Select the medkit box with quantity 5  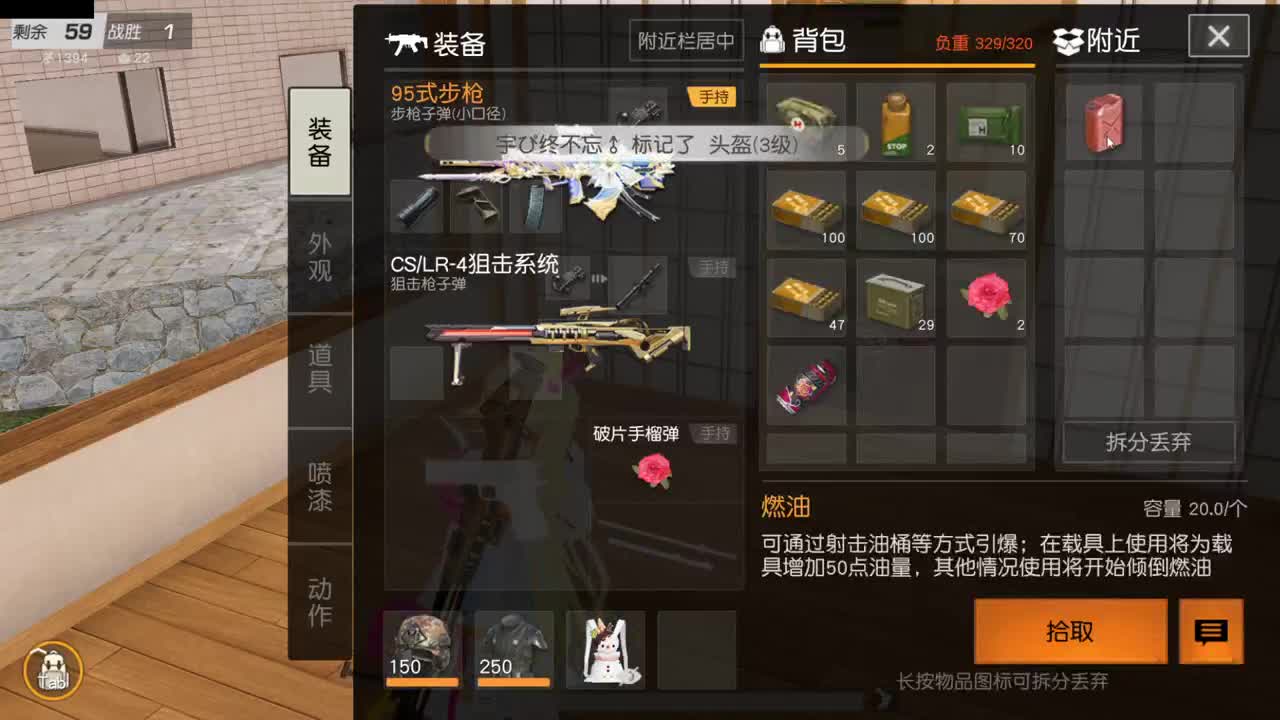pos(806,120)
